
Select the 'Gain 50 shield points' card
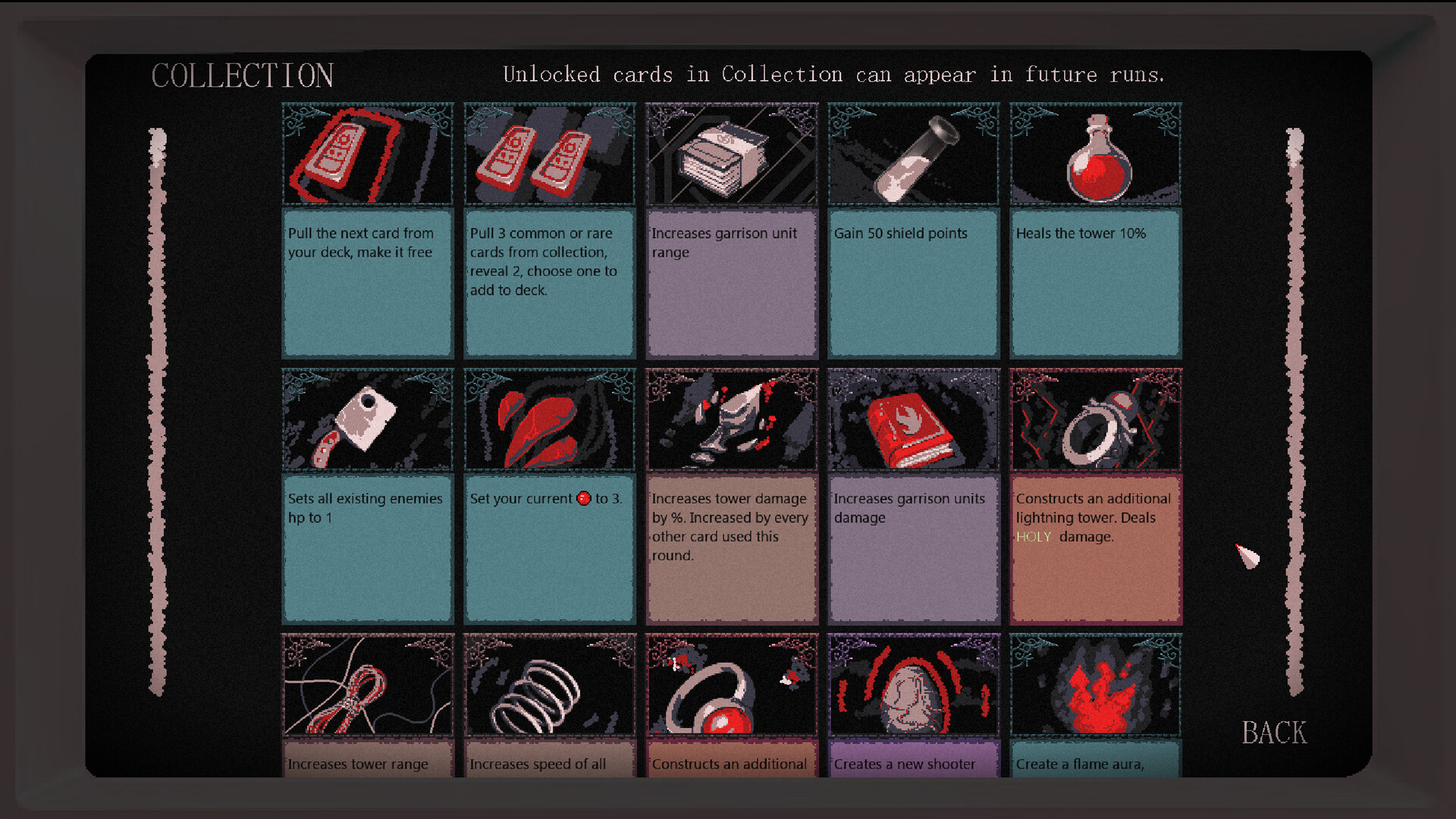(x=912, y=284)
